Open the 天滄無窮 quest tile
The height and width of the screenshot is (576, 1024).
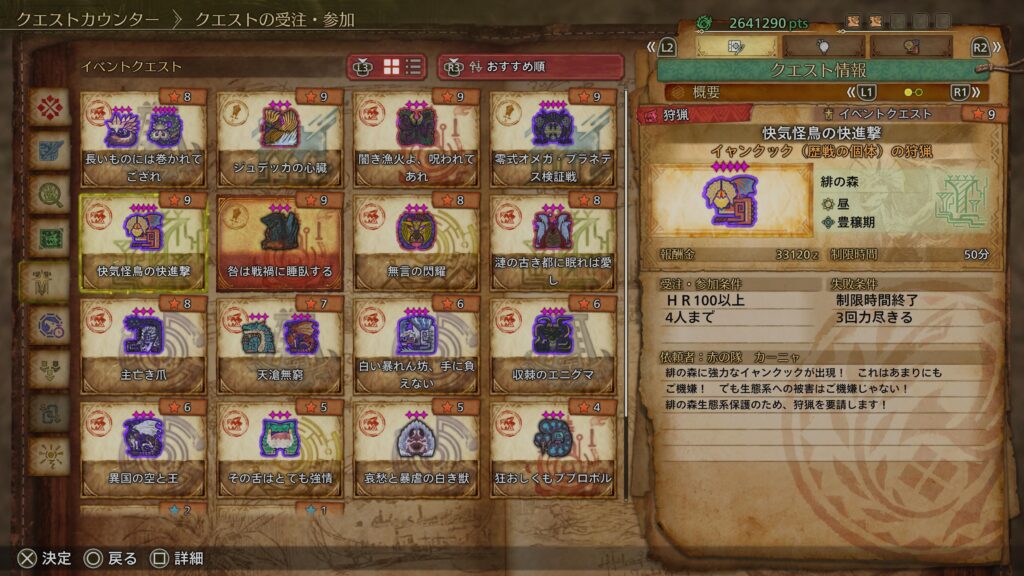tap(279, 345)
